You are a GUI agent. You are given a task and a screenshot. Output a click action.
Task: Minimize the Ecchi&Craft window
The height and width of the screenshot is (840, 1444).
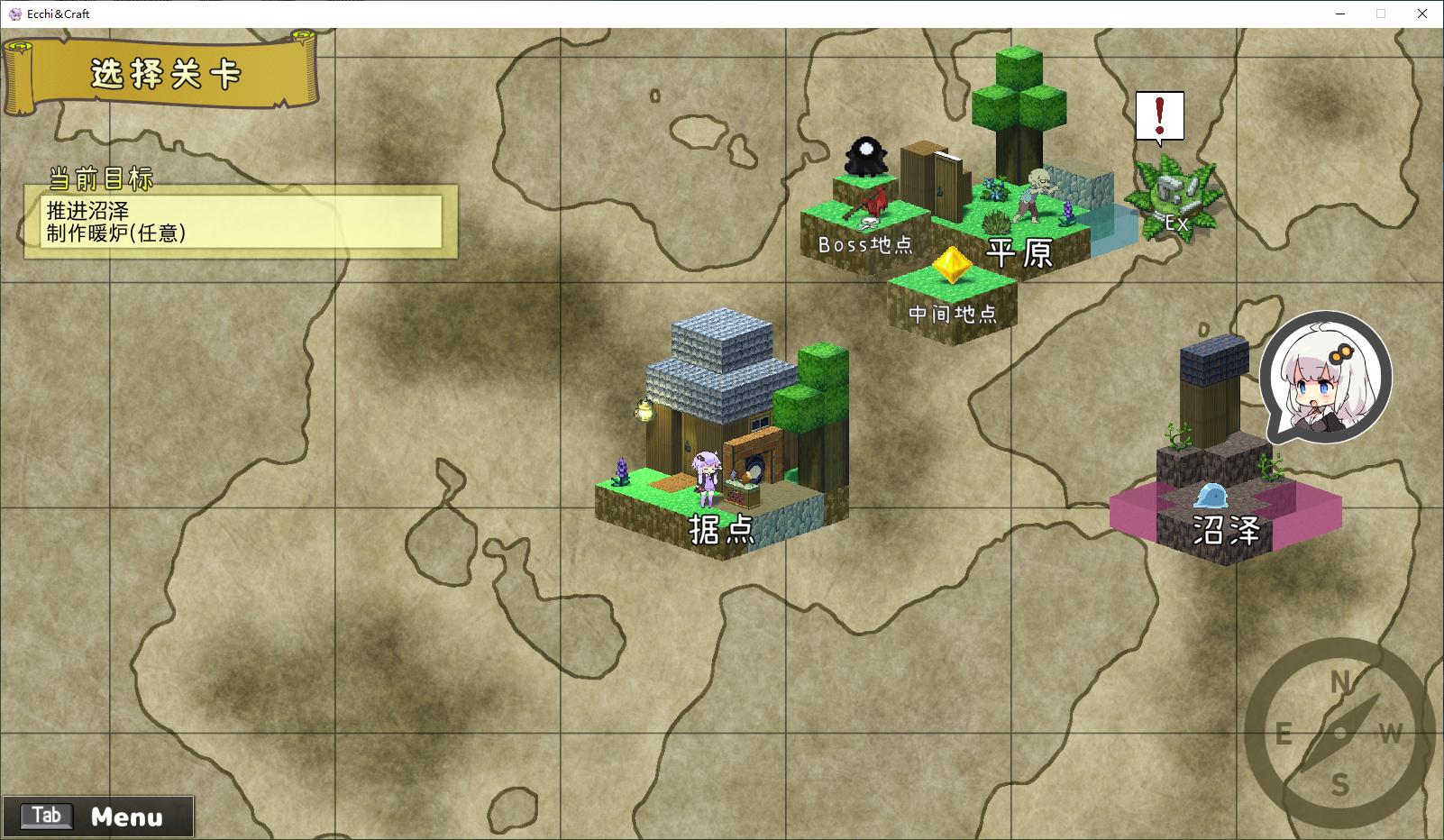[1340, 14]
